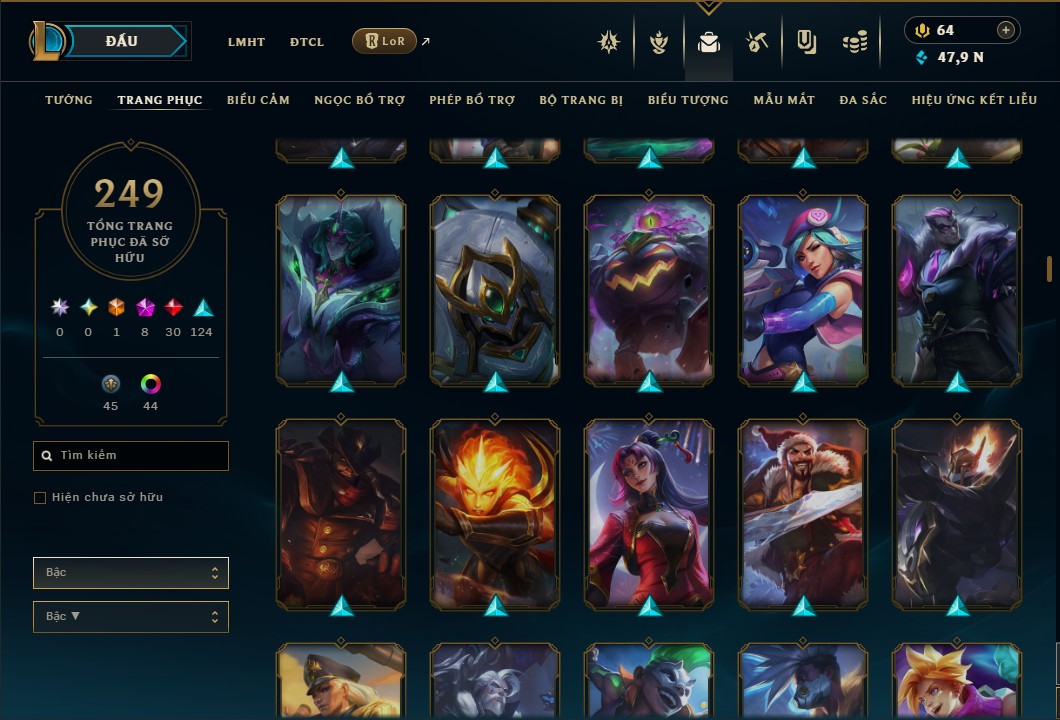Pick the flaming-head fire skin card
This screenshot has height=720, width=1060.
pyautogui.click(x=495, y=513)
